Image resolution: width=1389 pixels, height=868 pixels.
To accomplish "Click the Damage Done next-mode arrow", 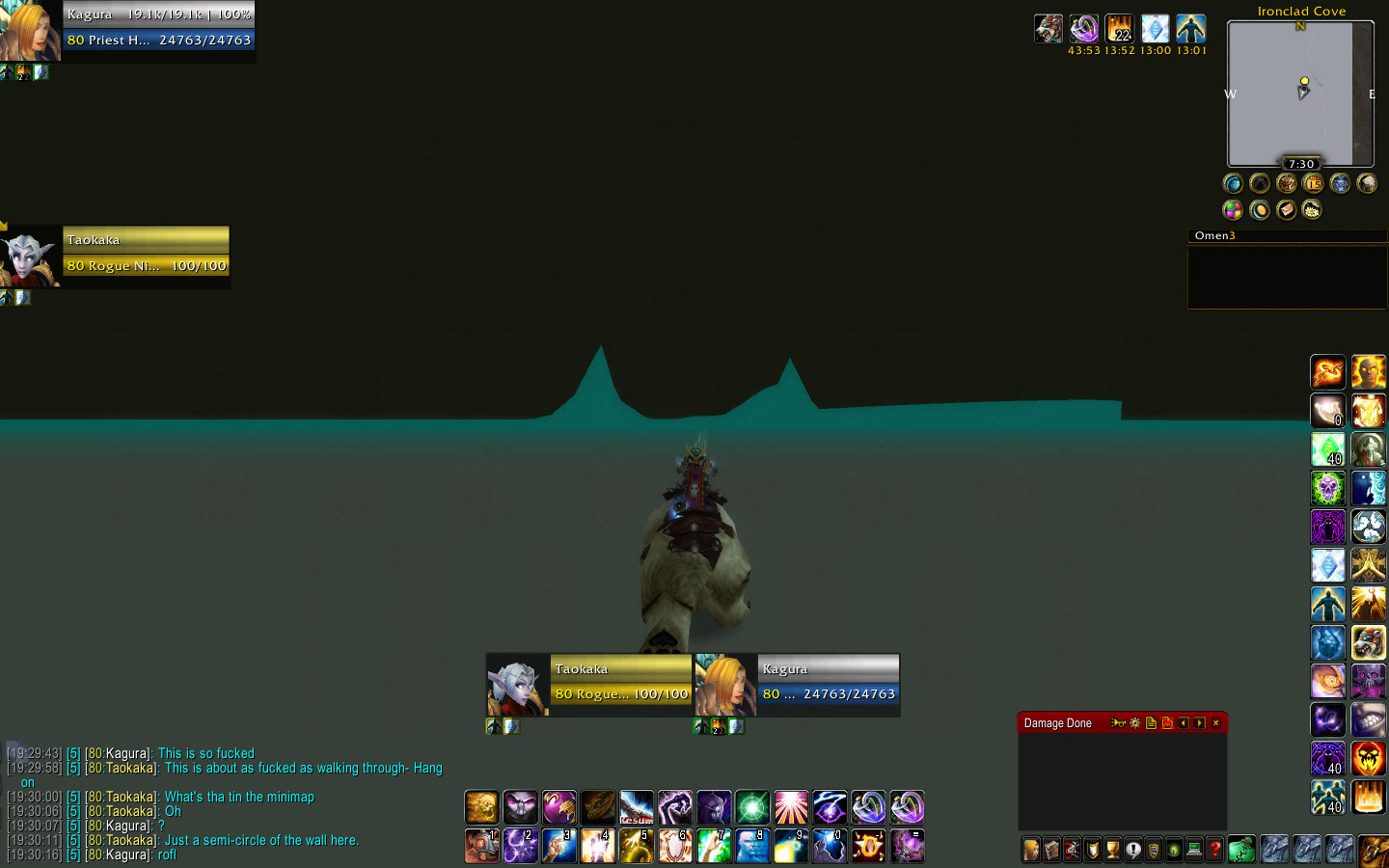I will pyautogui.click(x=1199, y=723).
